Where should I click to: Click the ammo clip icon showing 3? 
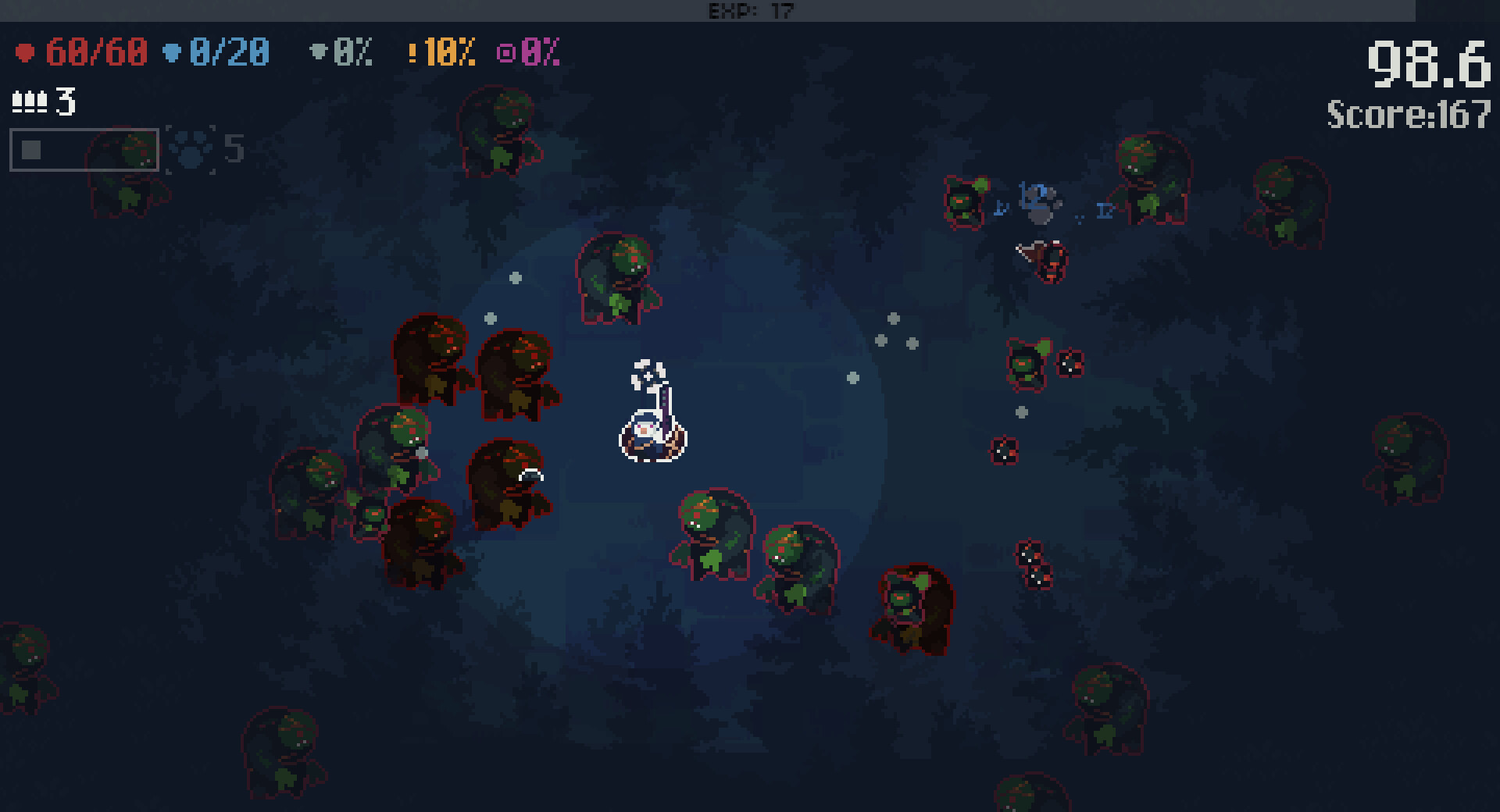point(31,101)
